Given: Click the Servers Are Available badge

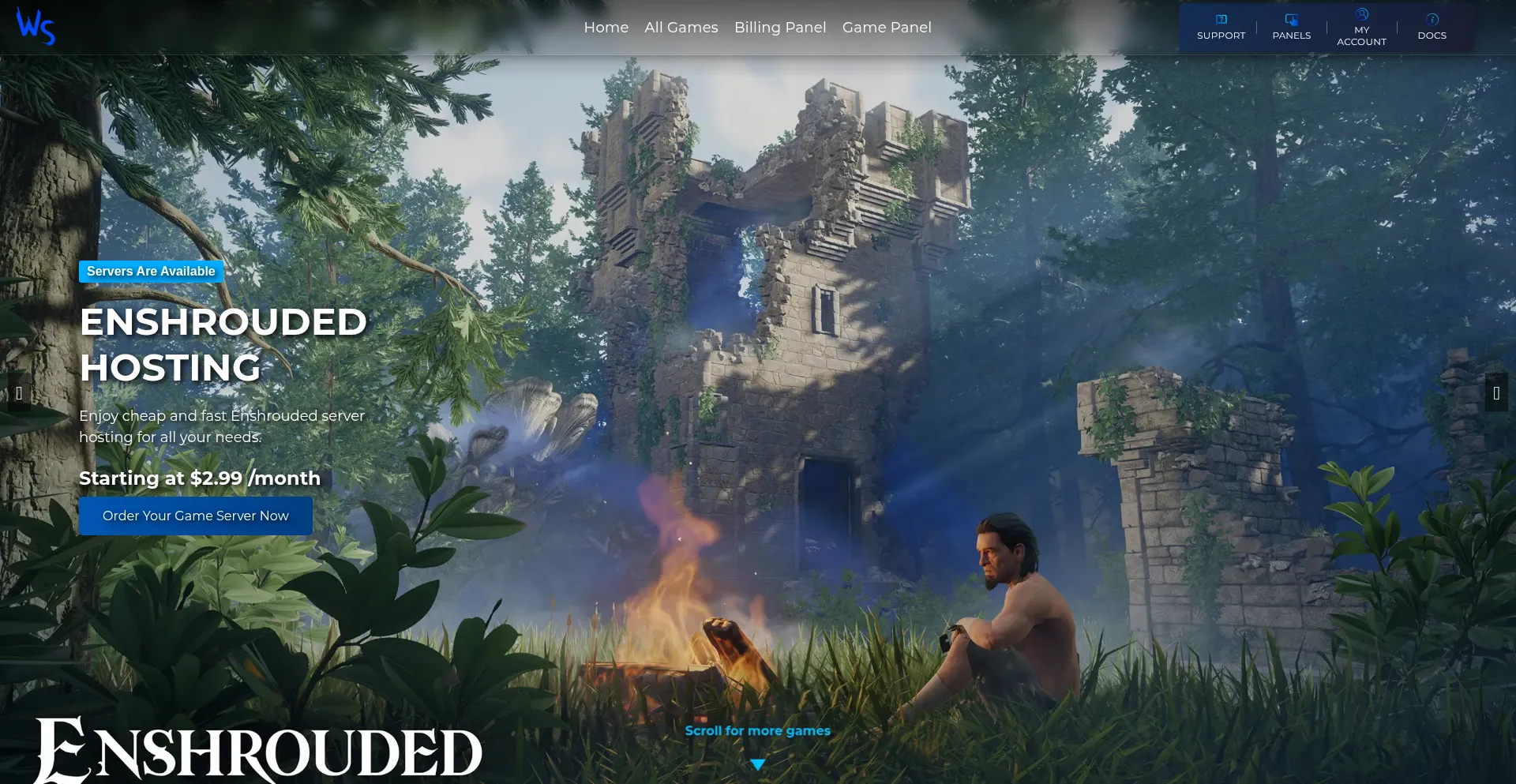Looking at the screenshot, I should (x=151, y=272).
